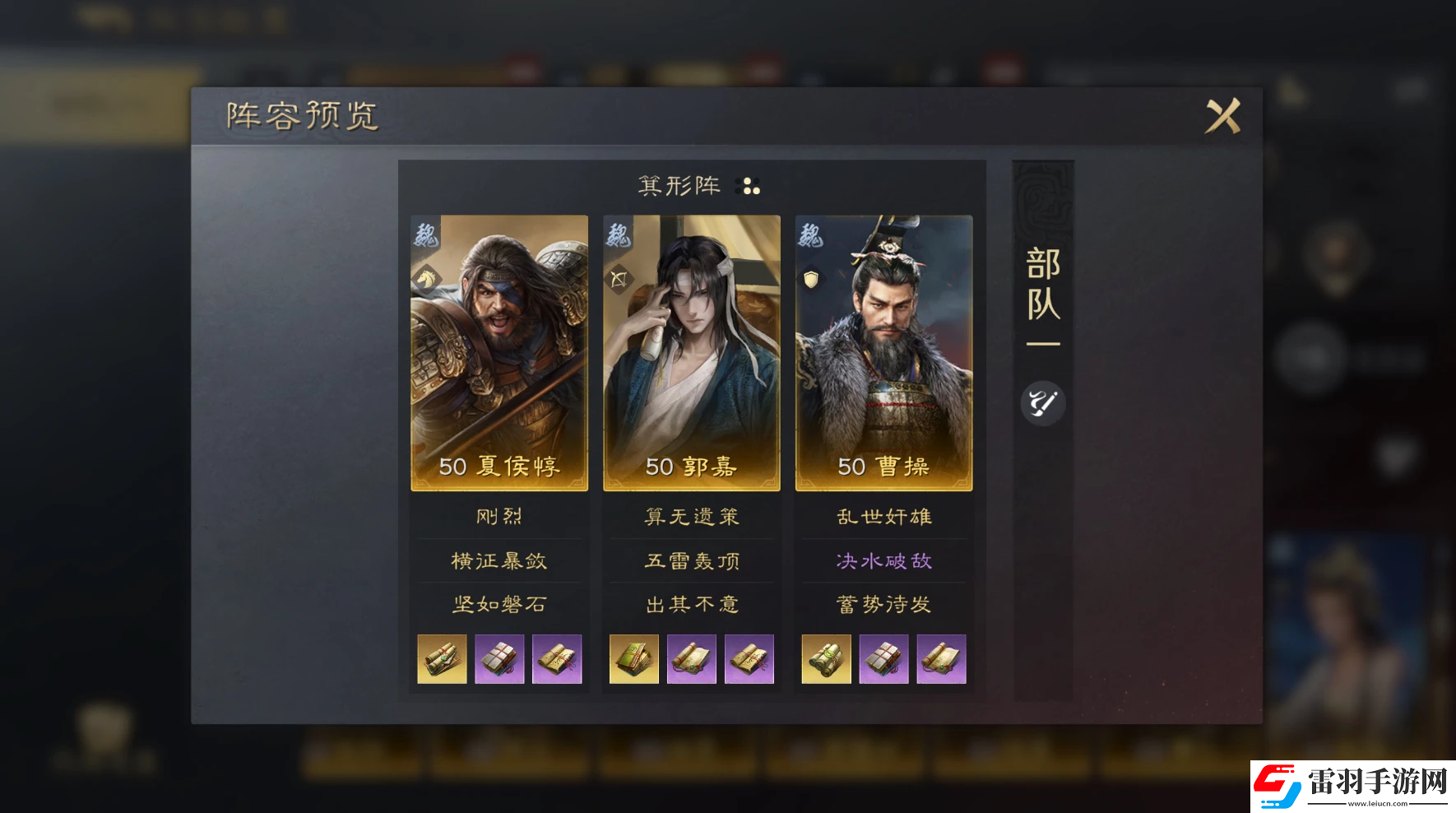The image size is (1456, 813).
Task: Open the formation dots icon beside 箕形阵
Action: [x=749, y=187]
